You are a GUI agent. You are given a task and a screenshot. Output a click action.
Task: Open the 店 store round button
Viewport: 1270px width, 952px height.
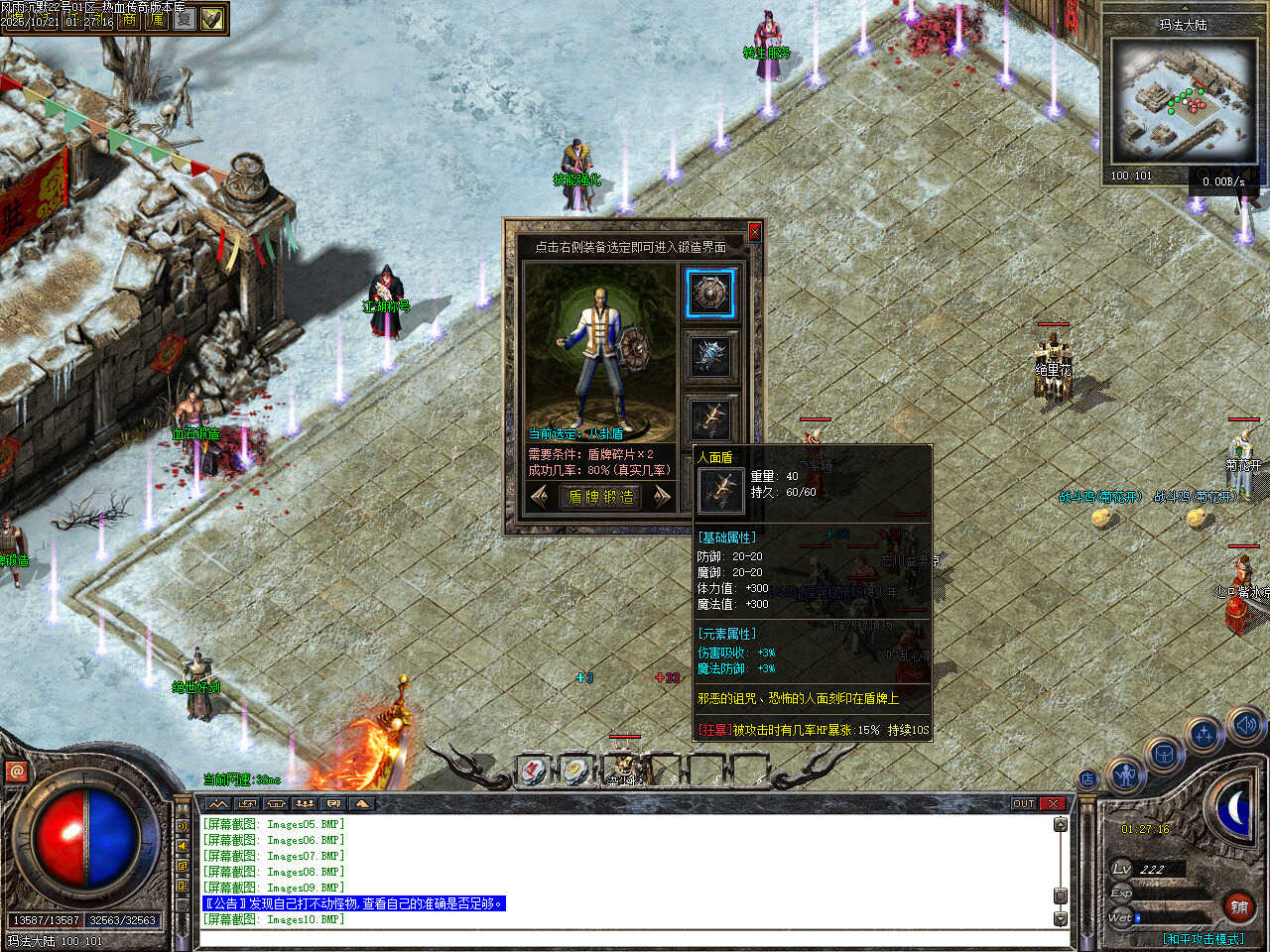1087,779
